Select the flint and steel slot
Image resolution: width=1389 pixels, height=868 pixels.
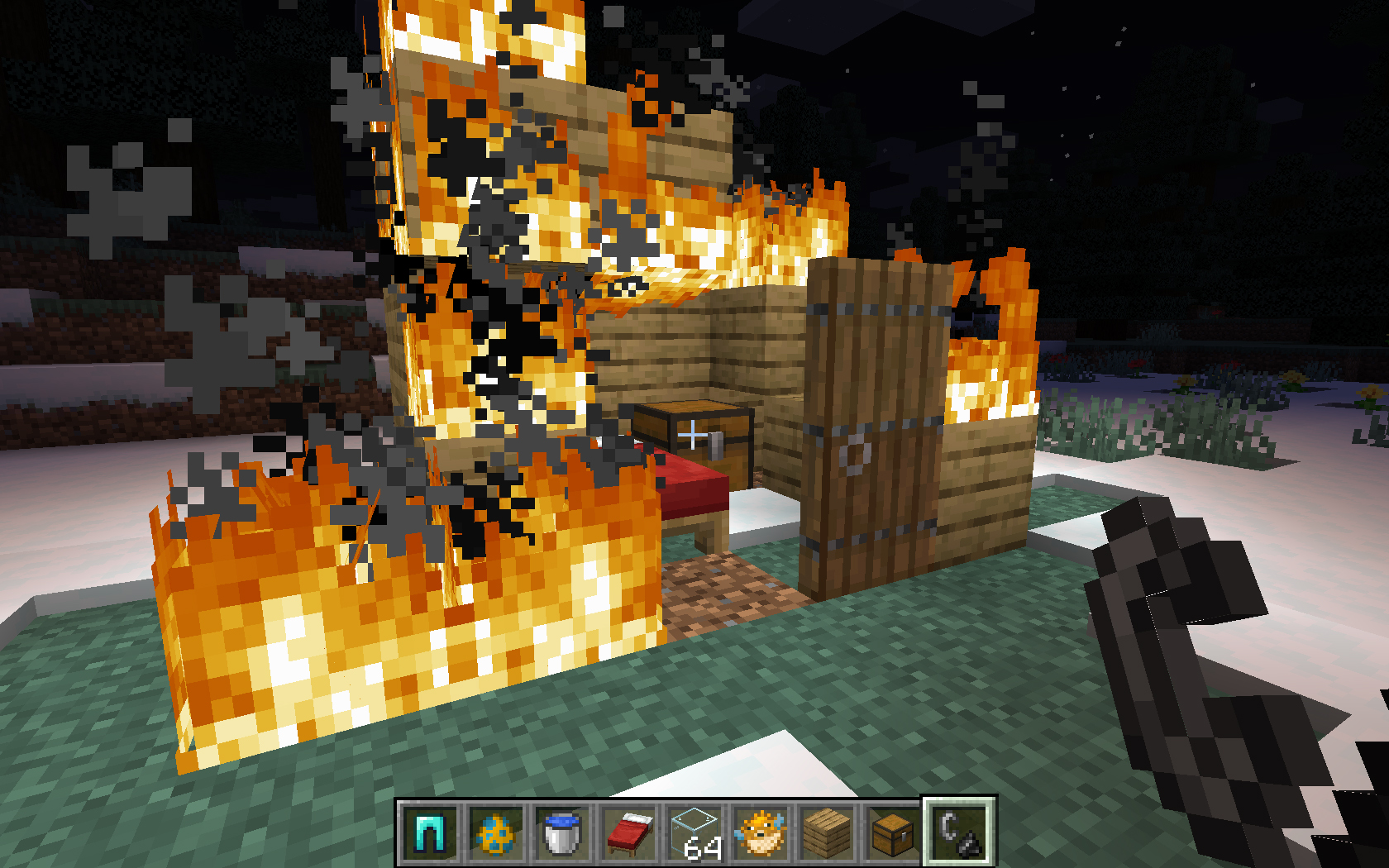(959, 832)
